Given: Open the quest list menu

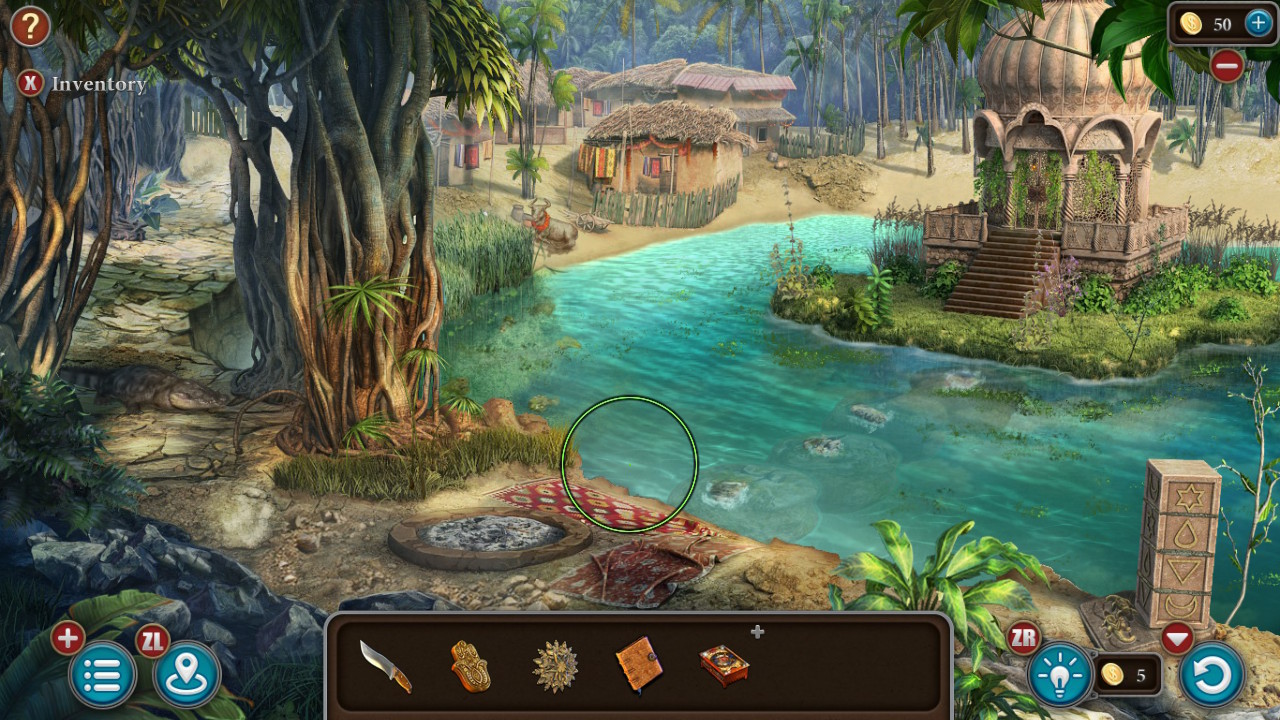Looking at the screenshot, I should point(100,672).
